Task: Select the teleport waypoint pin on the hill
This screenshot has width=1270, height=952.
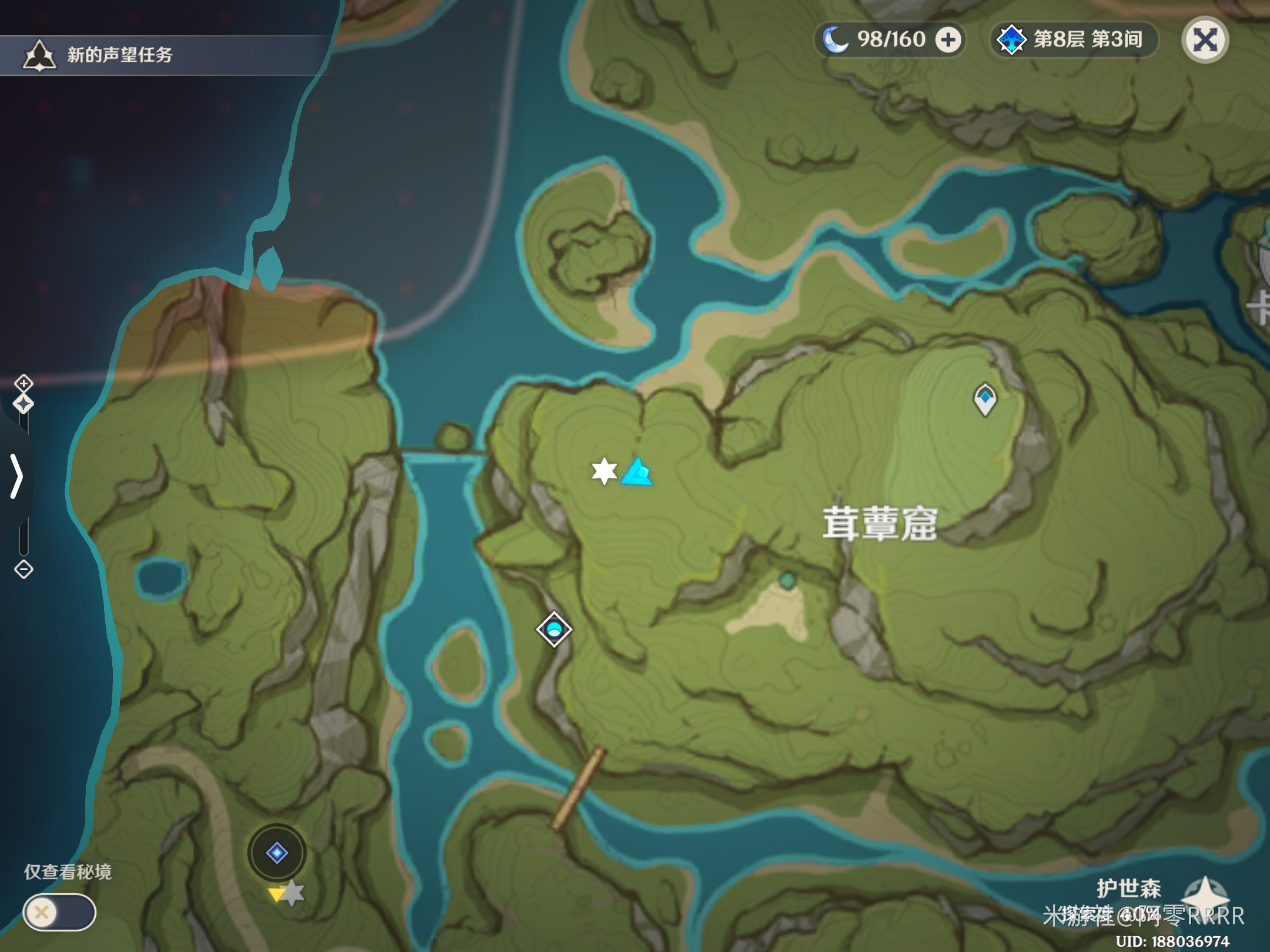Action: pyautogui.click(x=985, y=399)
